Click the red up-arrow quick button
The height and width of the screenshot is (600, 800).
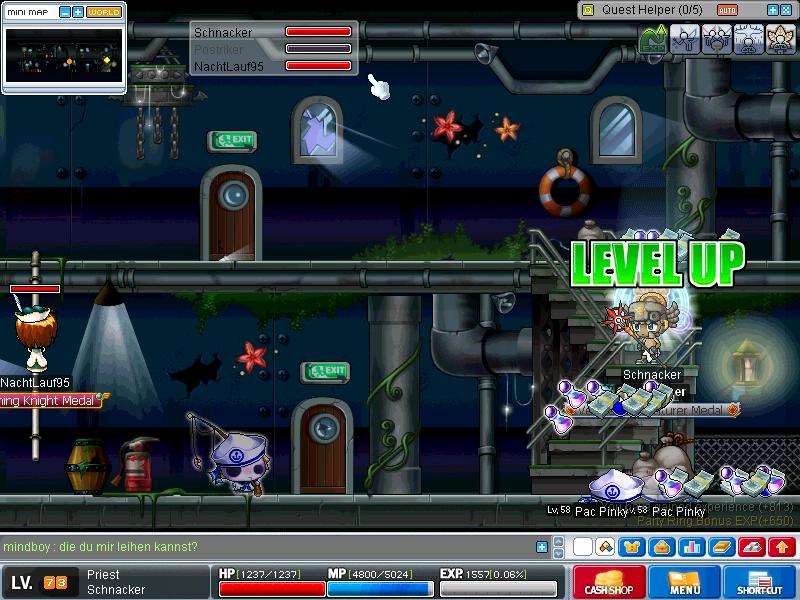click(x=782, y=547)
